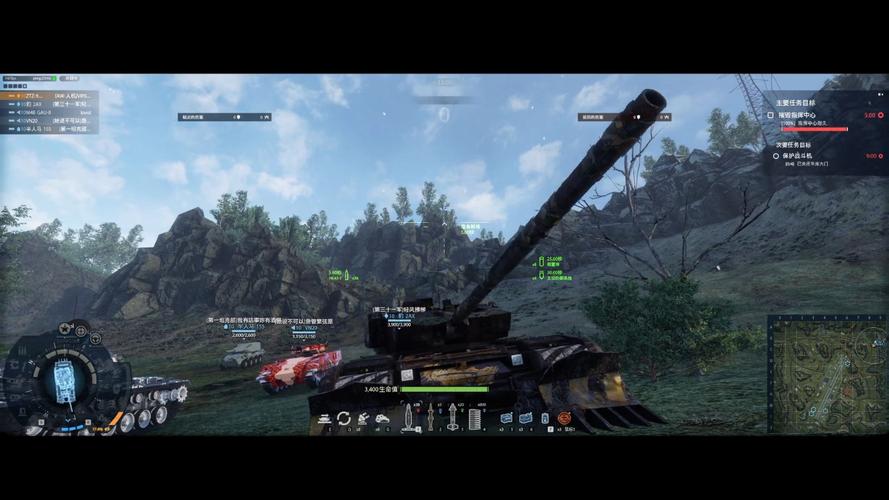Use the first blue repair kit consumable
Viewport: 889px width, 500px height.
coord(506,418)
